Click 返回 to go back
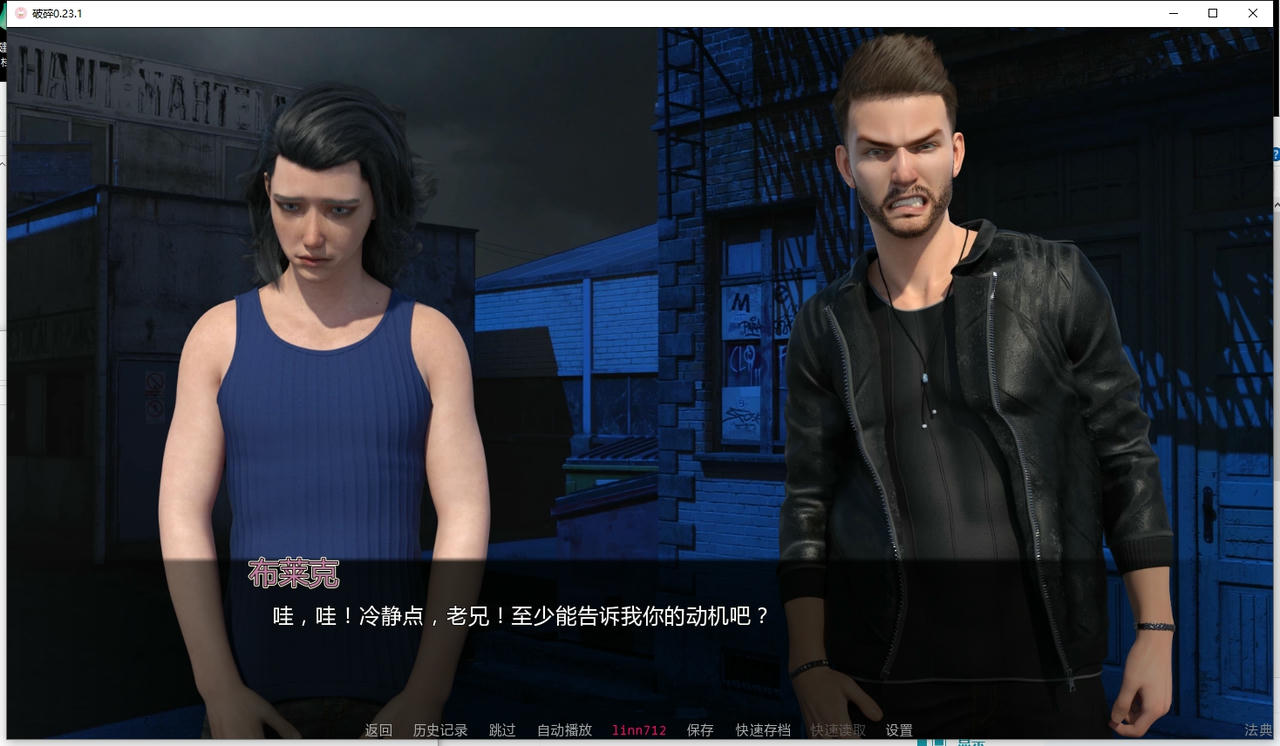This screenshot has width=1280, height=746. pos(377,730)
